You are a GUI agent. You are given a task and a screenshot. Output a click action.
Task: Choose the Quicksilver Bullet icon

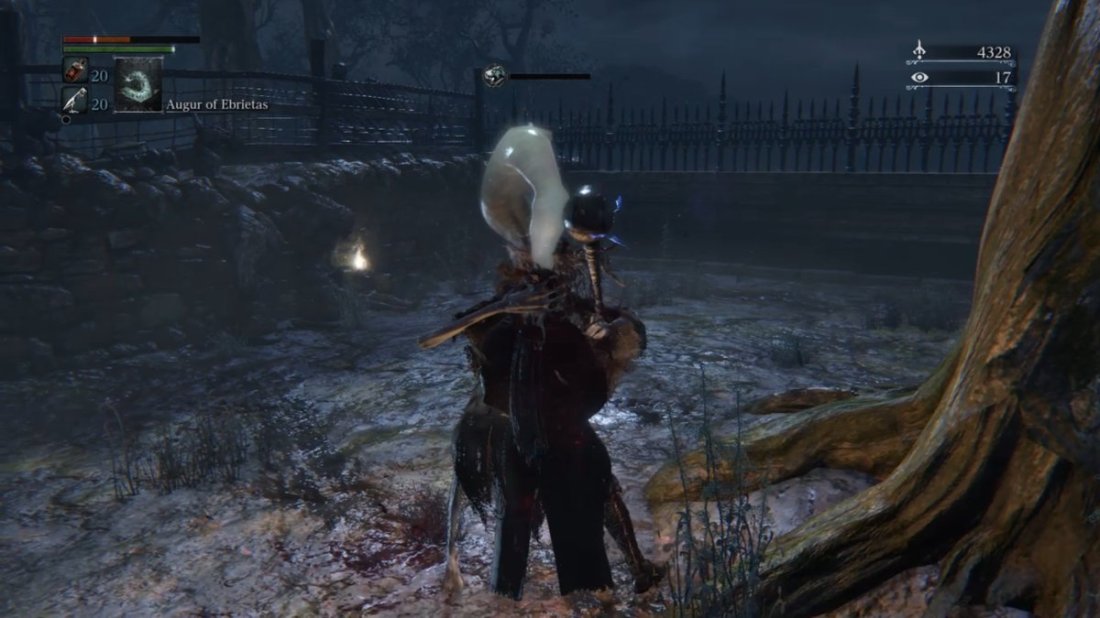(74, 99)
